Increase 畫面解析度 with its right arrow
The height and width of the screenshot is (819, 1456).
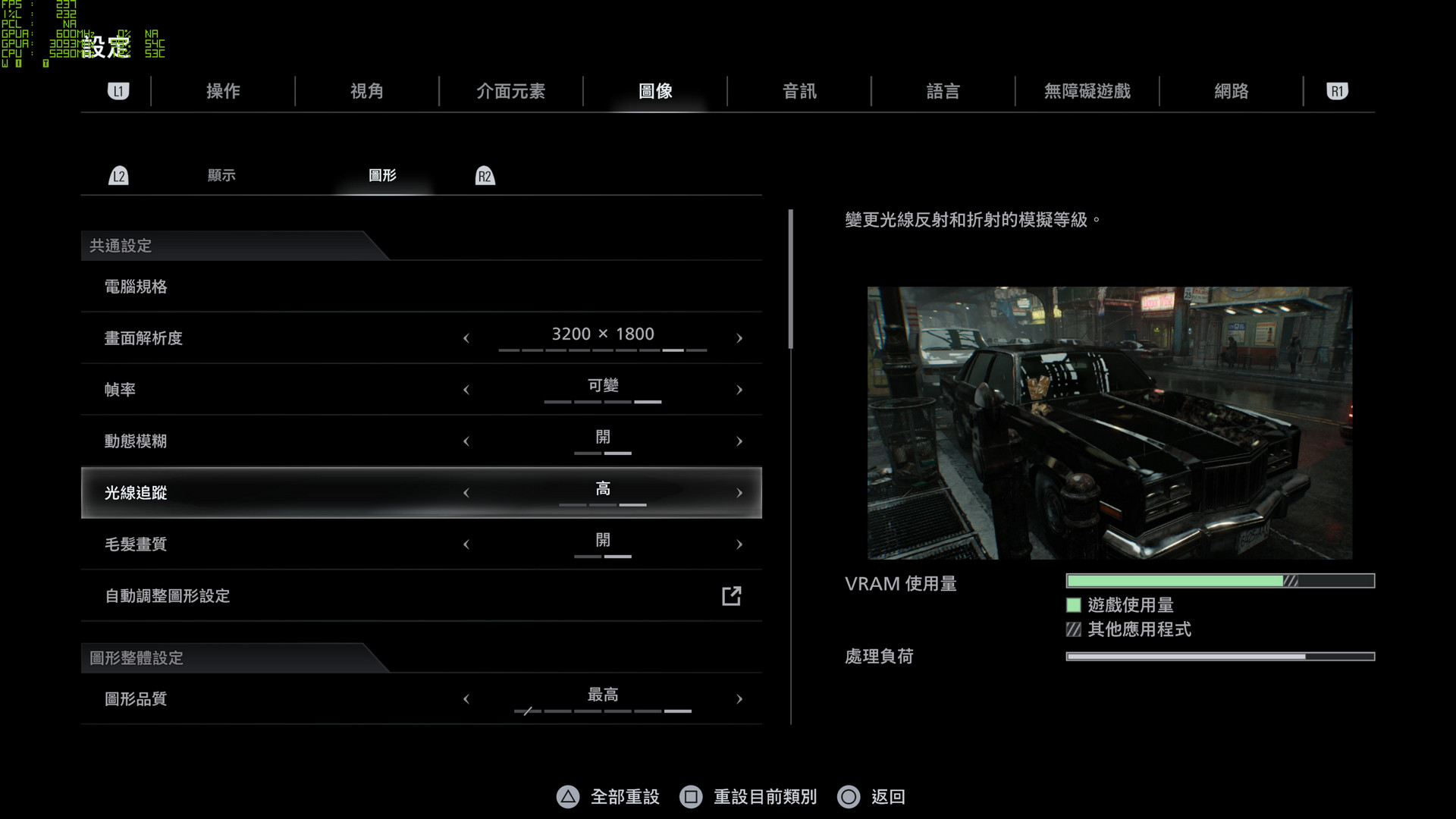pos(739,338)
